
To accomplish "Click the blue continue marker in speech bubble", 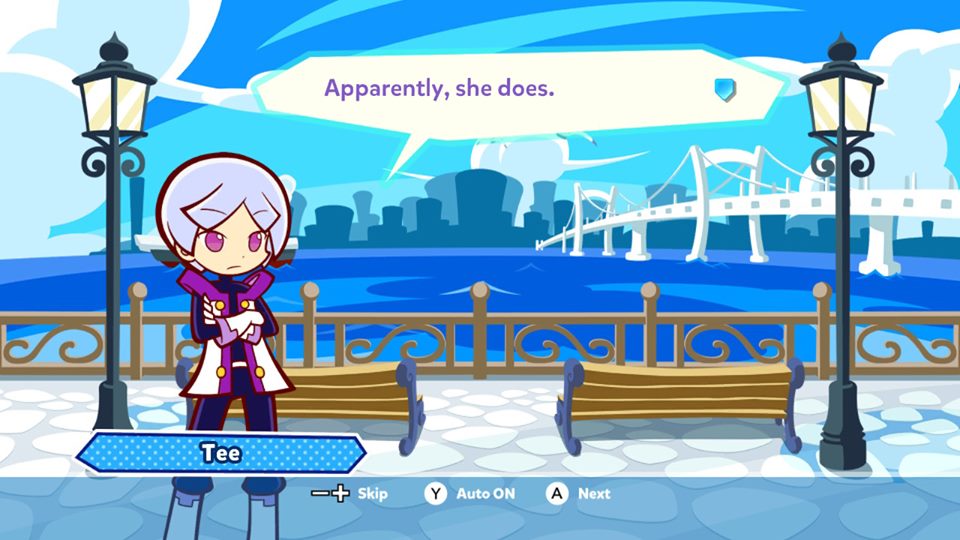I will [x=725, y=89].
